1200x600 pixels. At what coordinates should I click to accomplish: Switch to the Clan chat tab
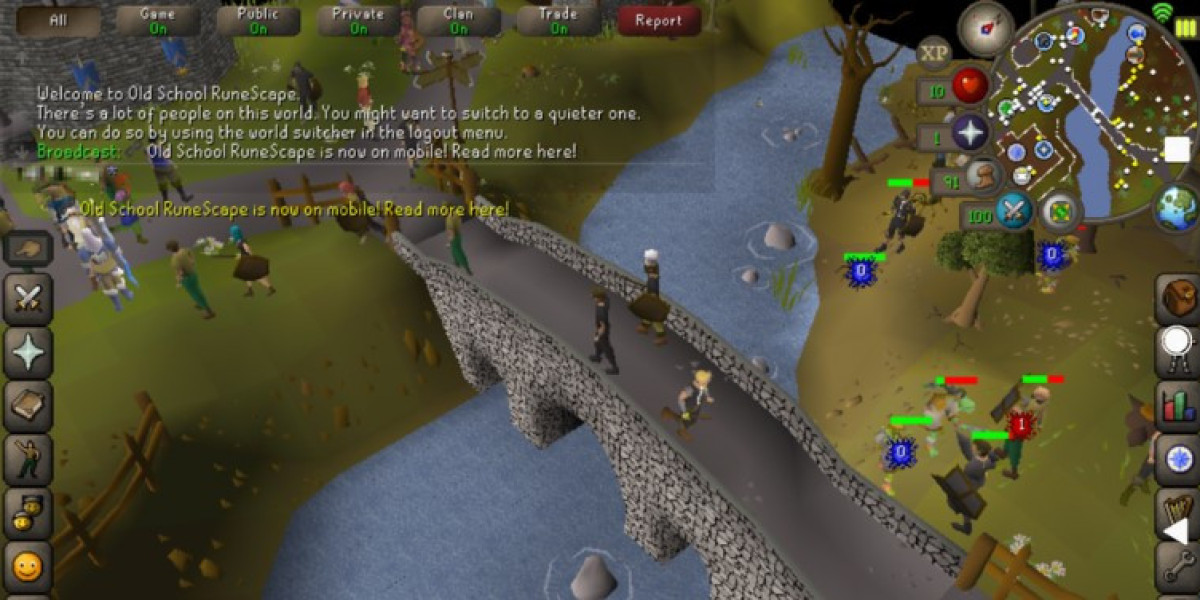(x=458, y=20)
